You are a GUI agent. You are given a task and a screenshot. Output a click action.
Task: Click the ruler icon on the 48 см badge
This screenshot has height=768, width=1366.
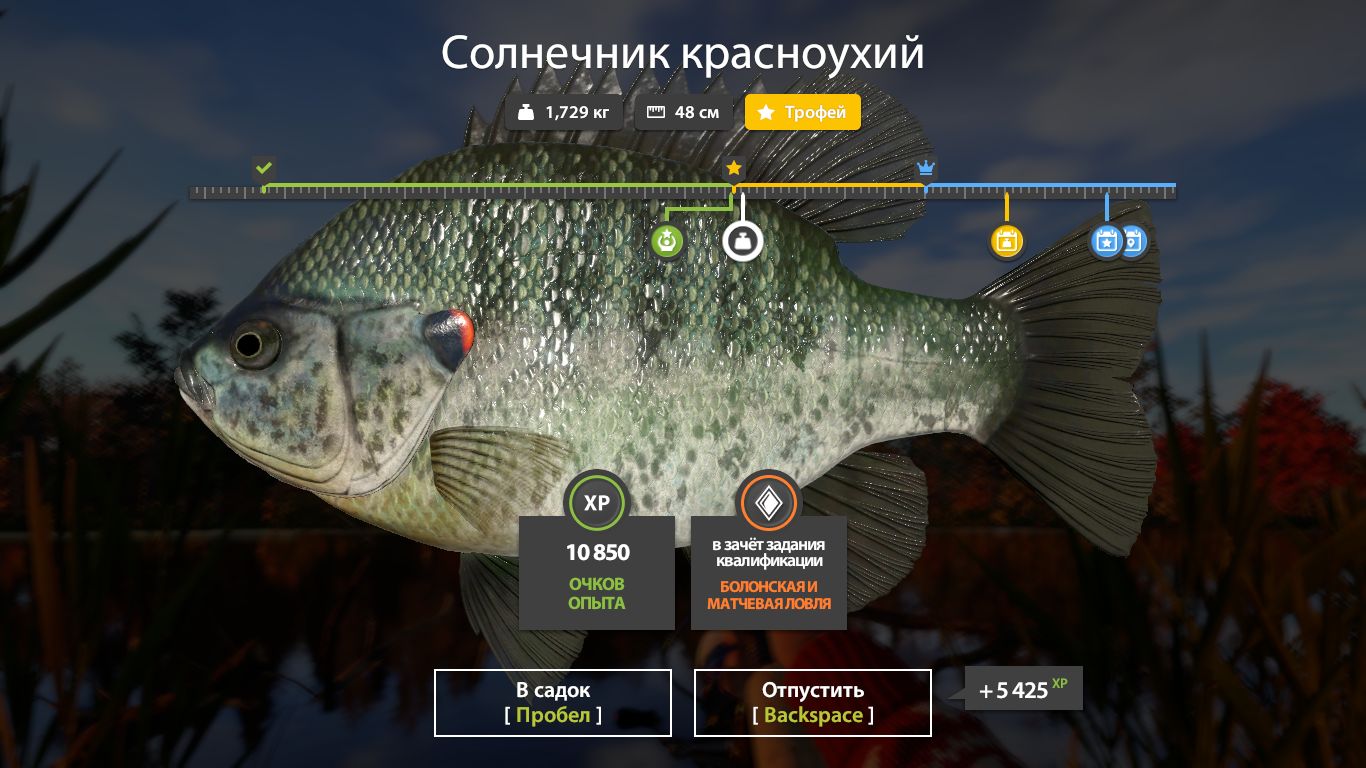655,112
